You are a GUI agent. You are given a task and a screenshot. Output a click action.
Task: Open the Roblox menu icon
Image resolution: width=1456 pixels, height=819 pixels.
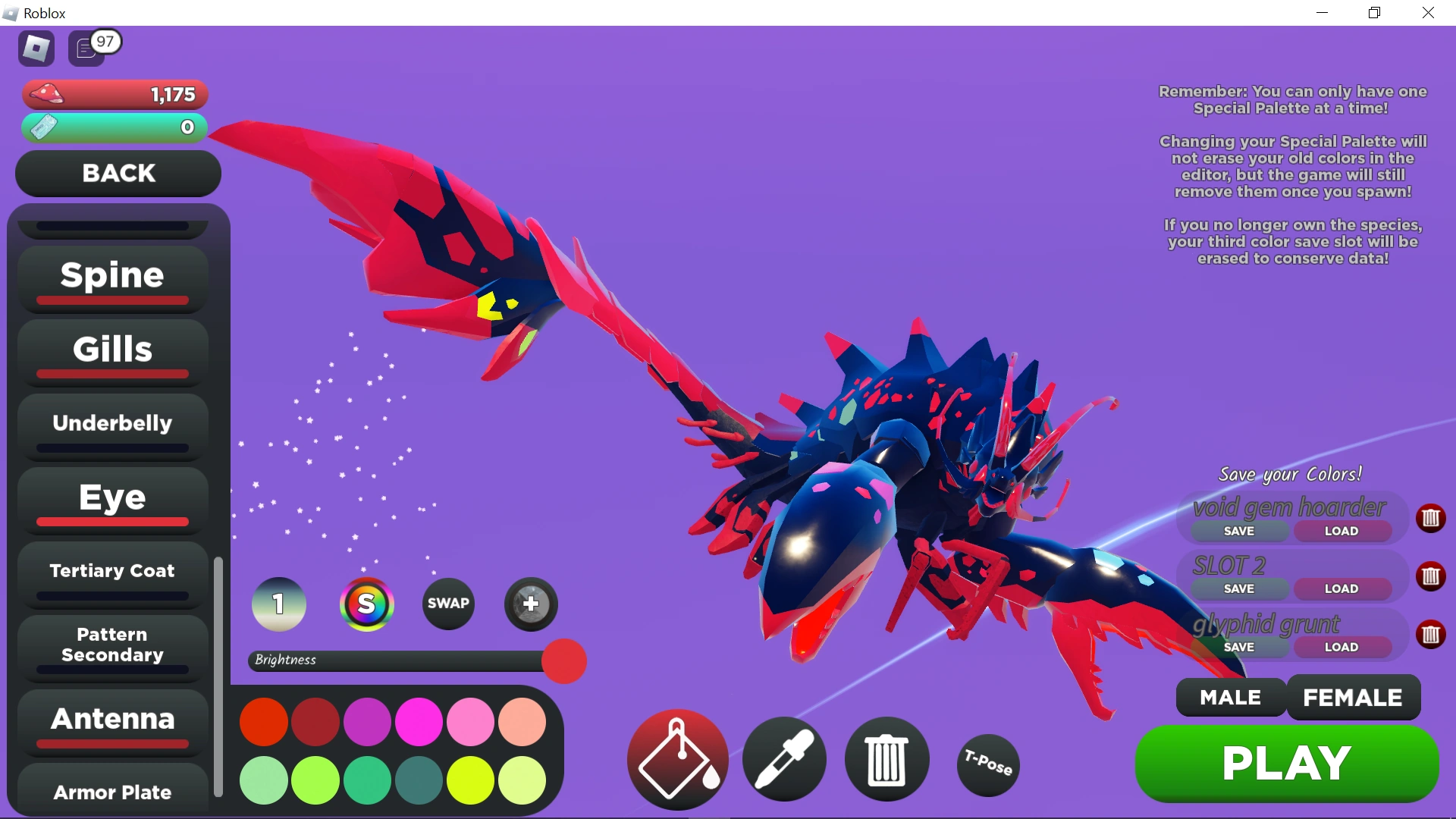click(x=36, y=48)
